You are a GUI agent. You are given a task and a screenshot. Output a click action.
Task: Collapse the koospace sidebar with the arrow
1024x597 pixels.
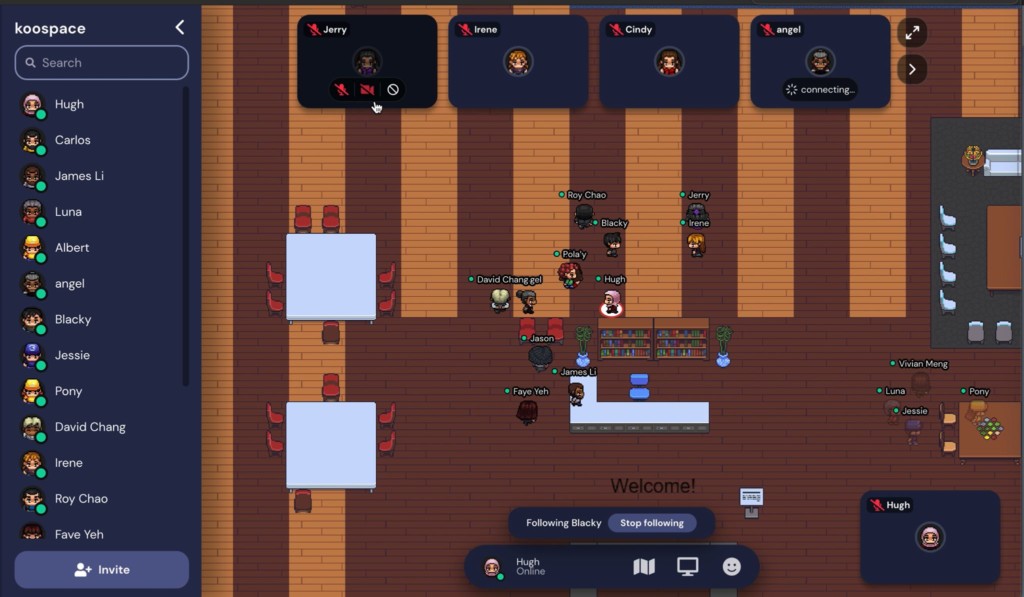pos(180,28)
